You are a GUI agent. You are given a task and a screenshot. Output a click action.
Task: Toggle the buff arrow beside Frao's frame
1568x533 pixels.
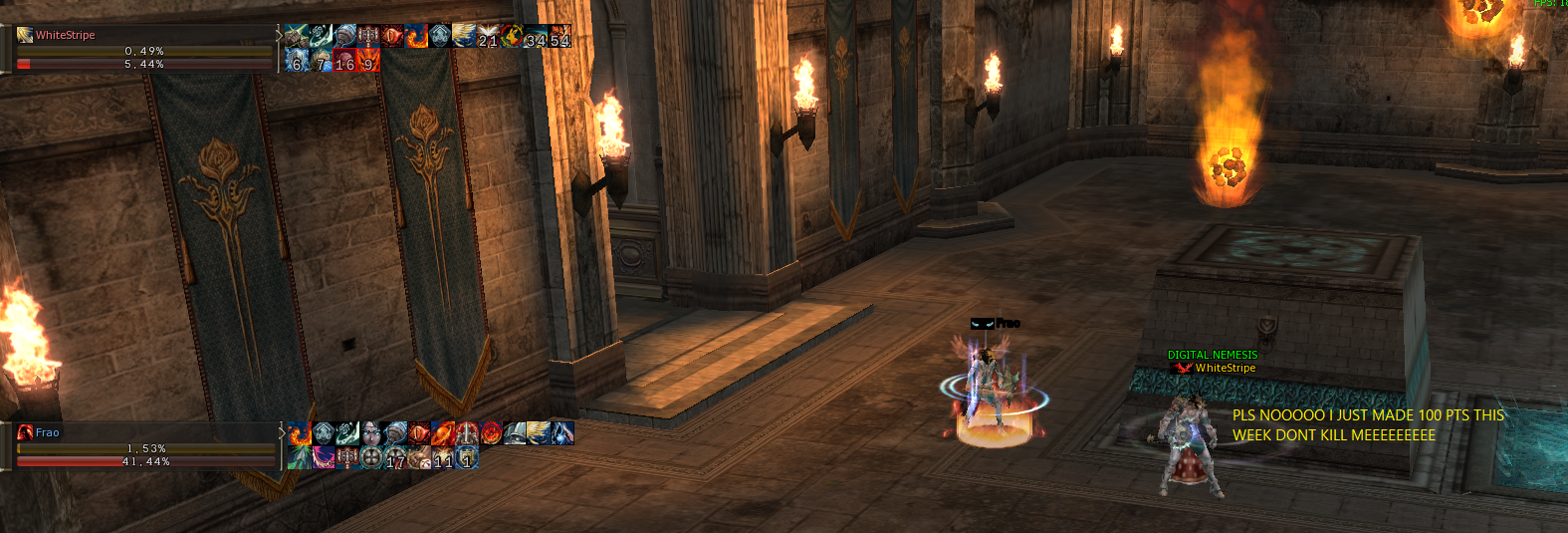click(x=282, y=432)
